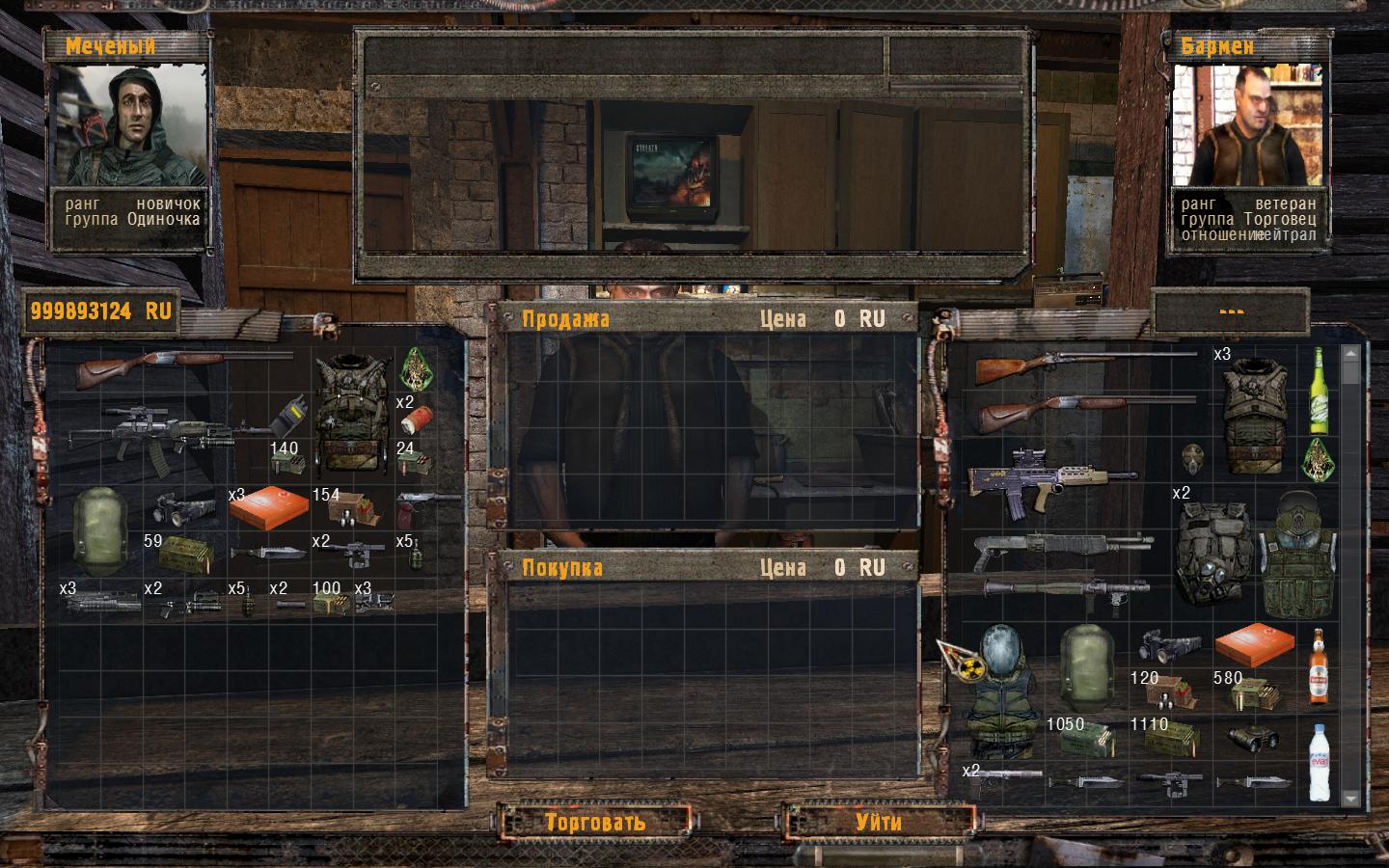This screenshot has width=1389, height=868.
Task: Confirm the deal with the Торговать button
Action: (x=594, y=822)
